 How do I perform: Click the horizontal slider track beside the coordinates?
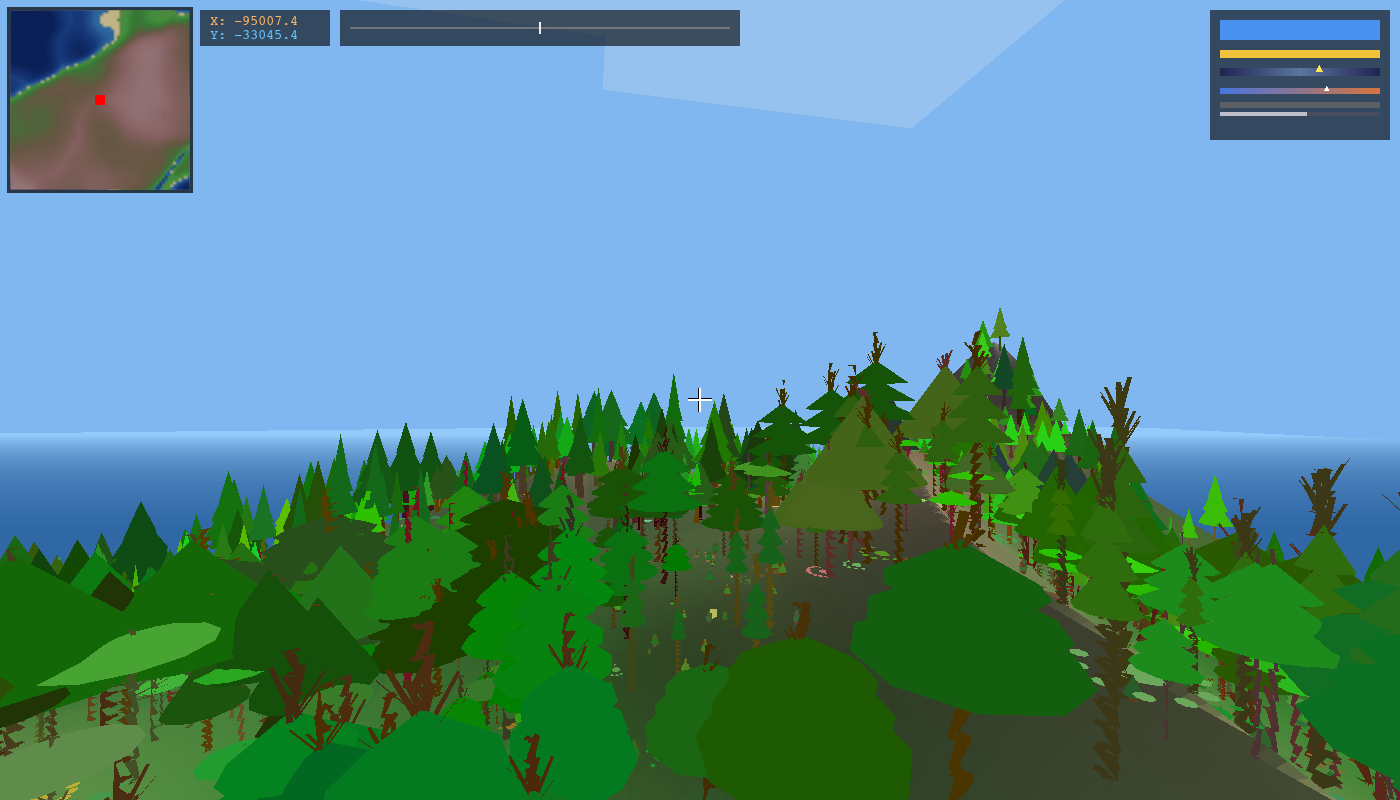[540, 28]
